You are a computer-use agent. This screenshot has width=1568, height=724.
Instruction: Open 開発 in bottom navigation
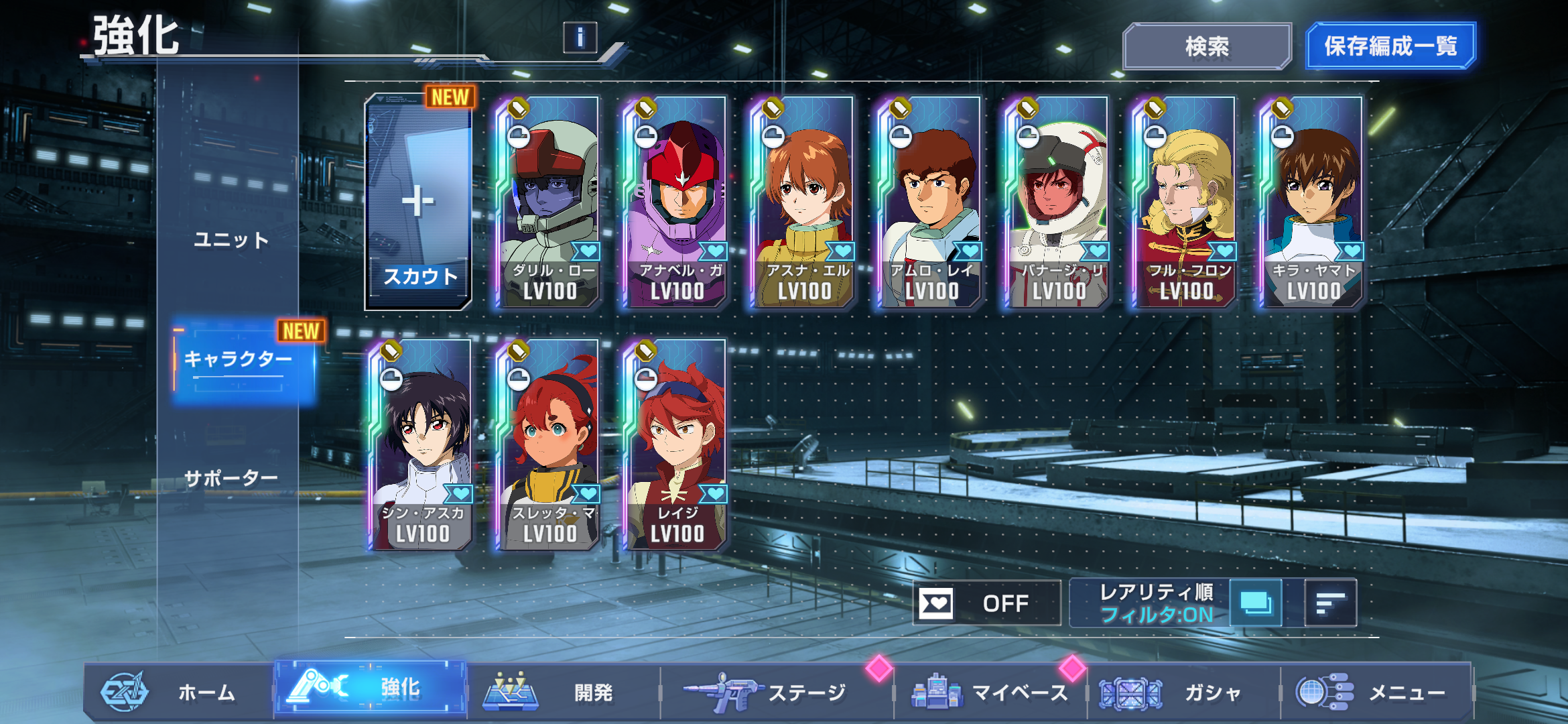click(x=562, y=692)
